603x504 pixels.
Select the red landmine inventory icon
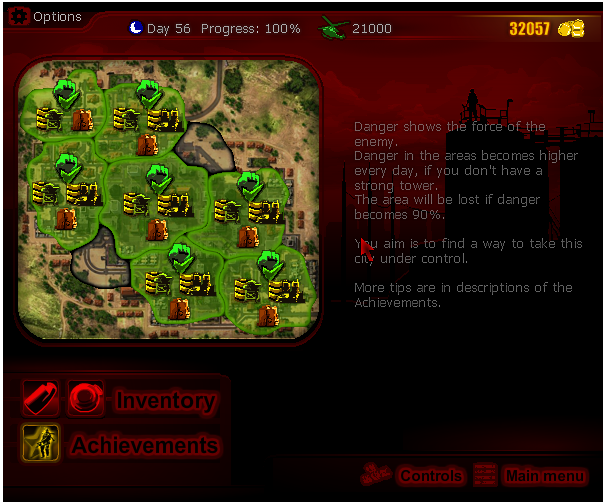tap(86, 399)
